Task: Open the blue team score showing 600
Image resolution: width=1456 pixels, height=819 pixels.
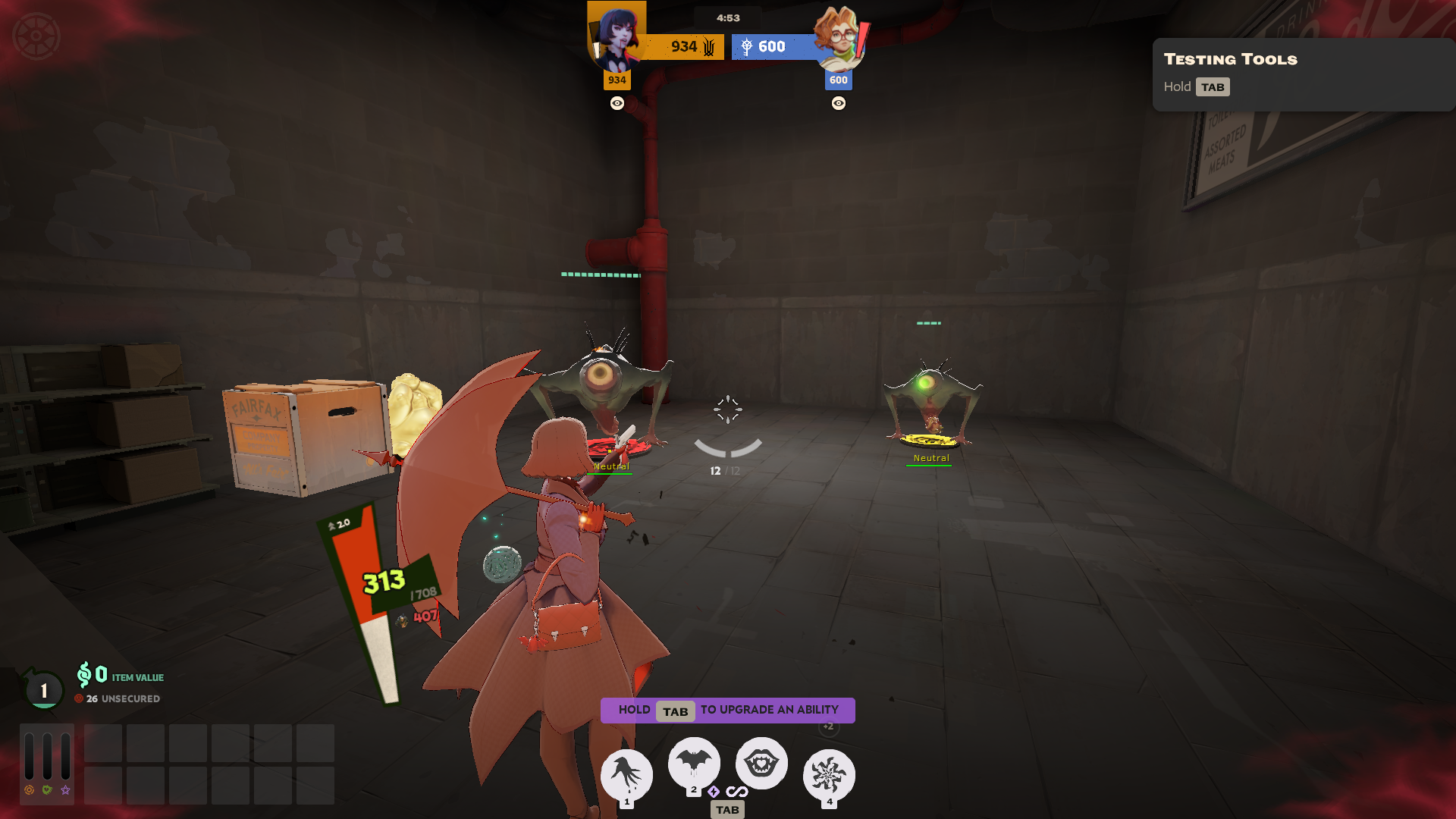Action: [x=773, y=46]
